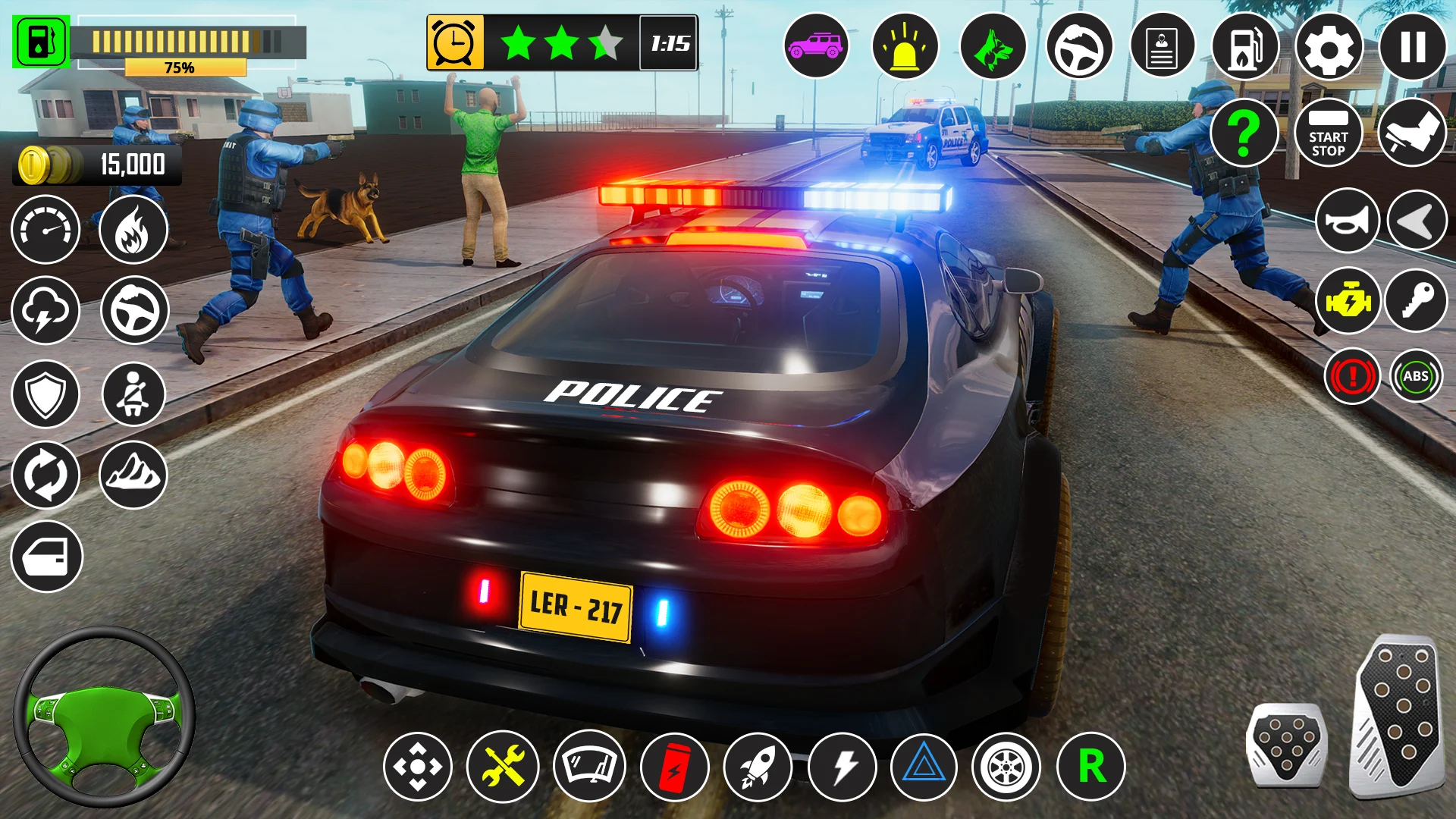Open the wrench and screwdriver repair icon
This screenshot has height=819, width=1456.
point(502,767)
